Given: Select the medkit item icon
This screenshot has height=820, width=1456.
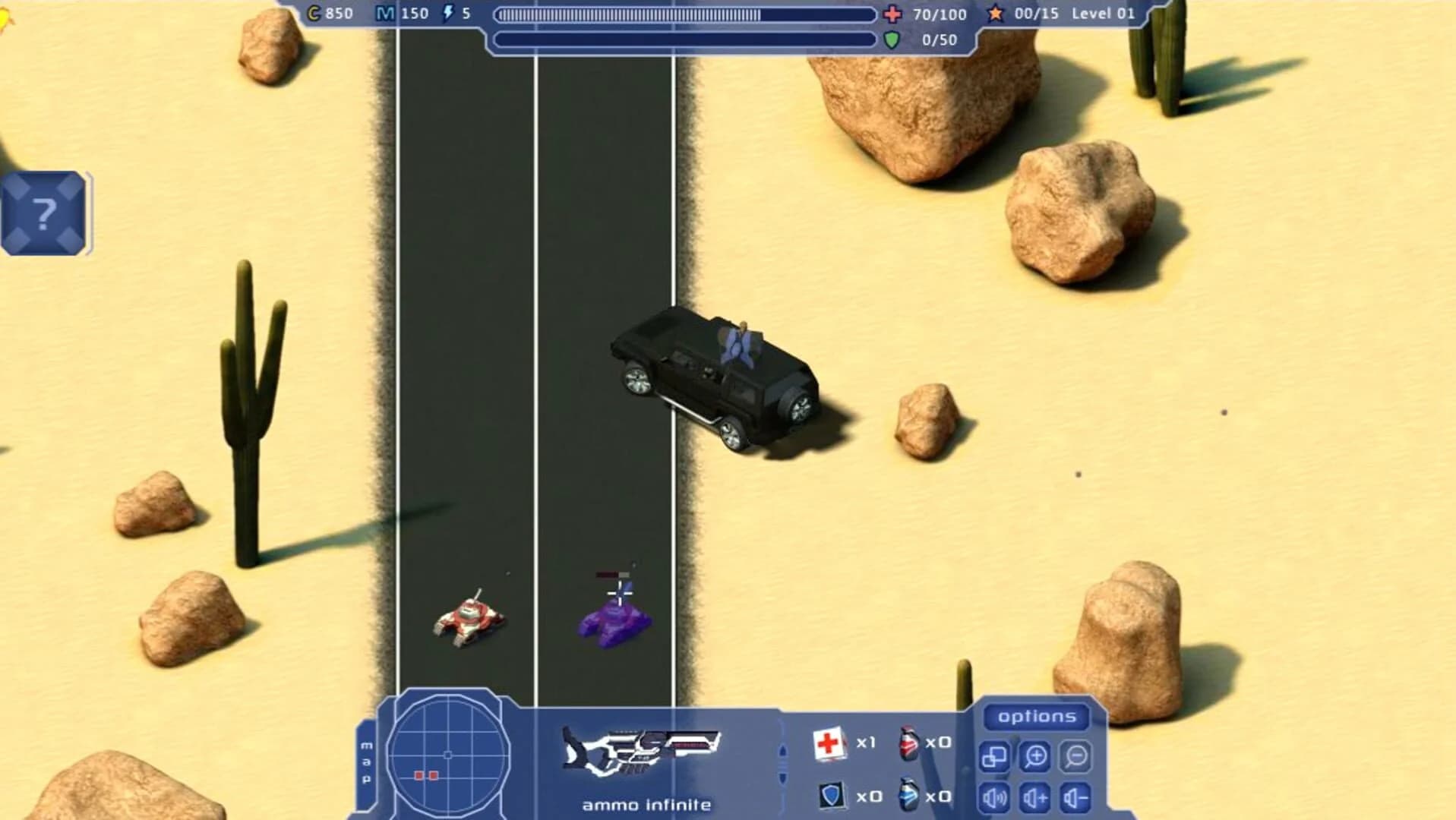Looking at the screenshot, I should click(x=829, y=744).
